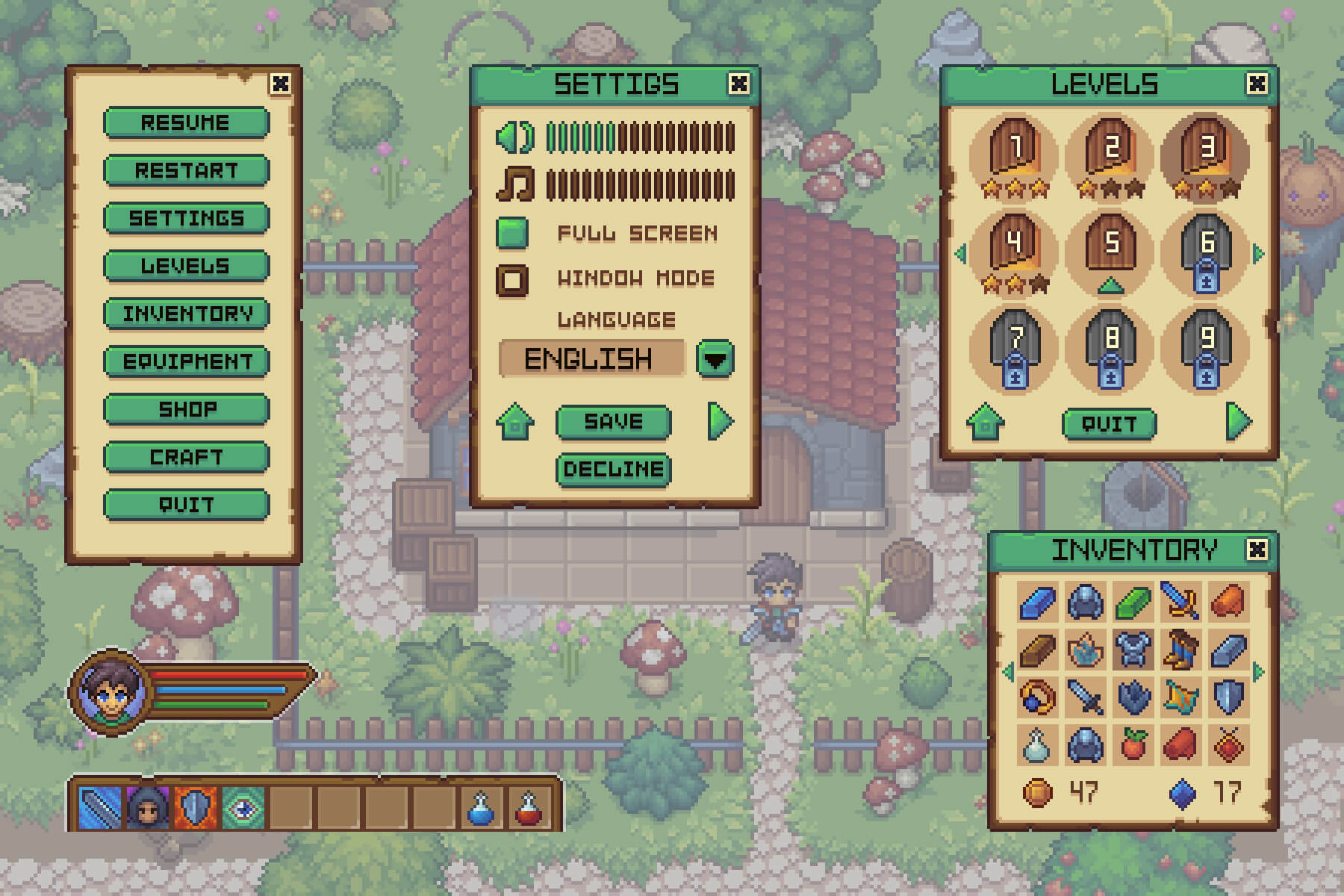
Task: Use the blue potion hotbar slot
Action: click(x=480, y=808)
